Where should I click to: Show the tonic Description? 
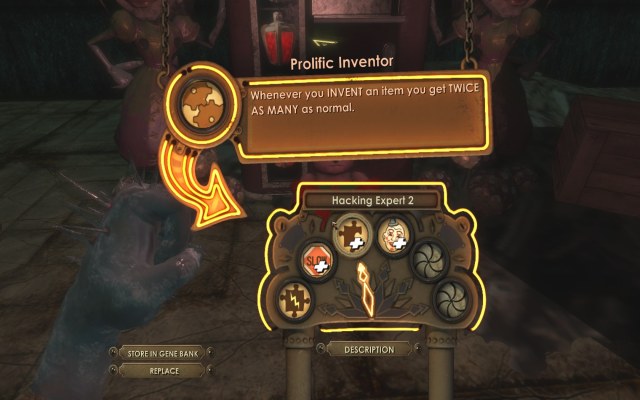click(367, 349)
